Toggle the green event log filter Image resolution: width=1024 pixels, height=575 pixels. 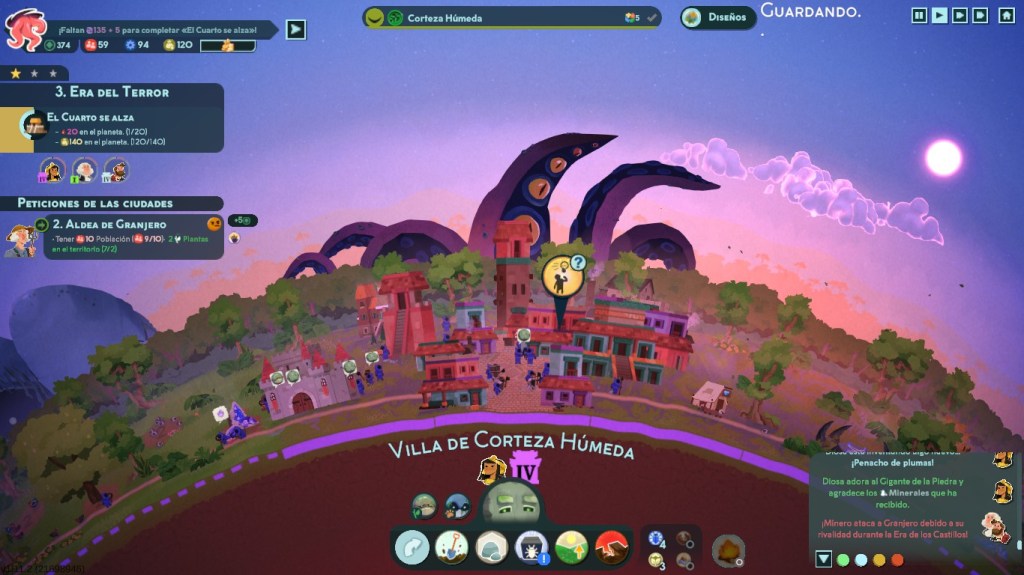843,559
